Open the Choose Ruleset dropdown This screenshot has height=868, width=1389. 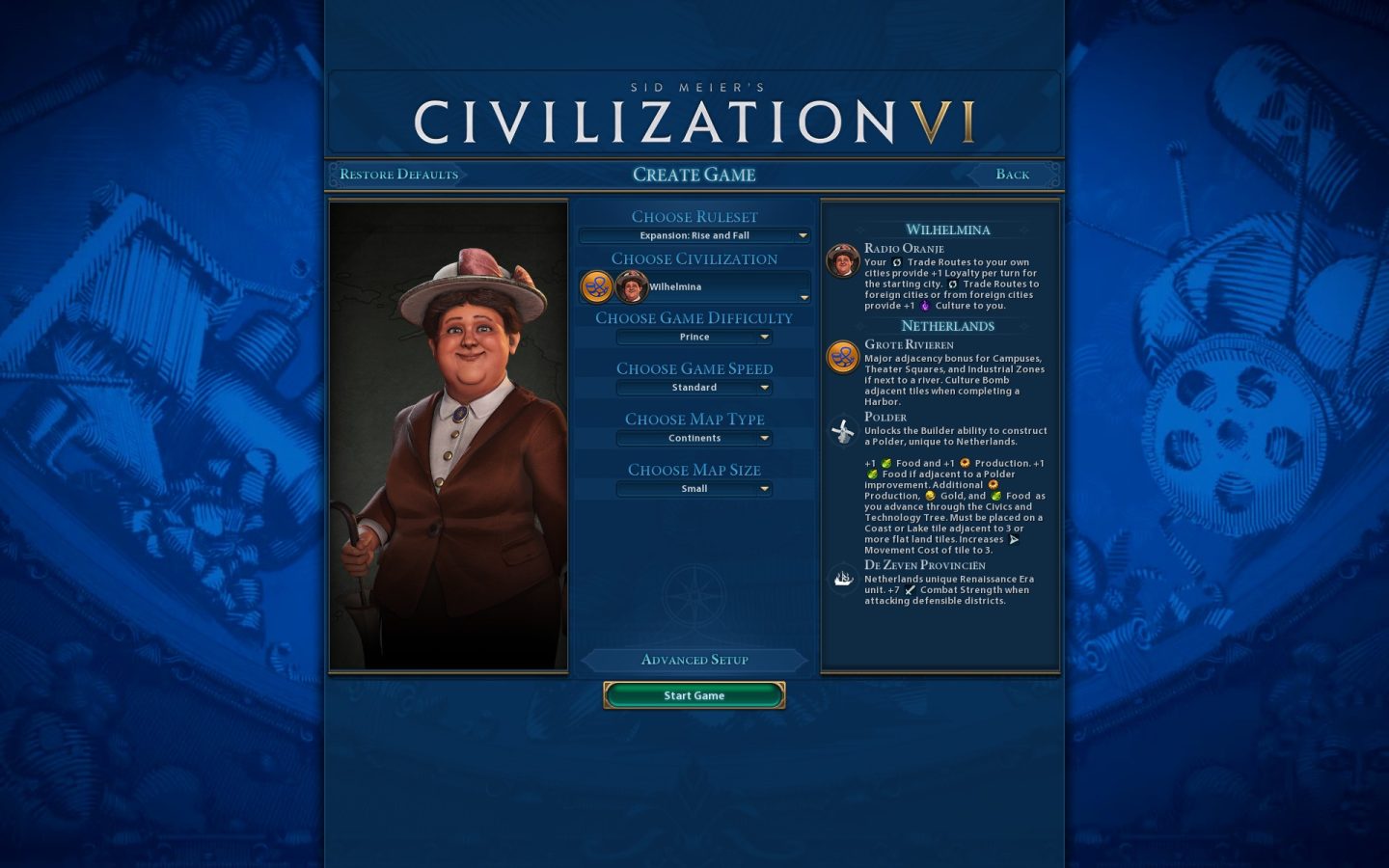[x=694, y=234]
